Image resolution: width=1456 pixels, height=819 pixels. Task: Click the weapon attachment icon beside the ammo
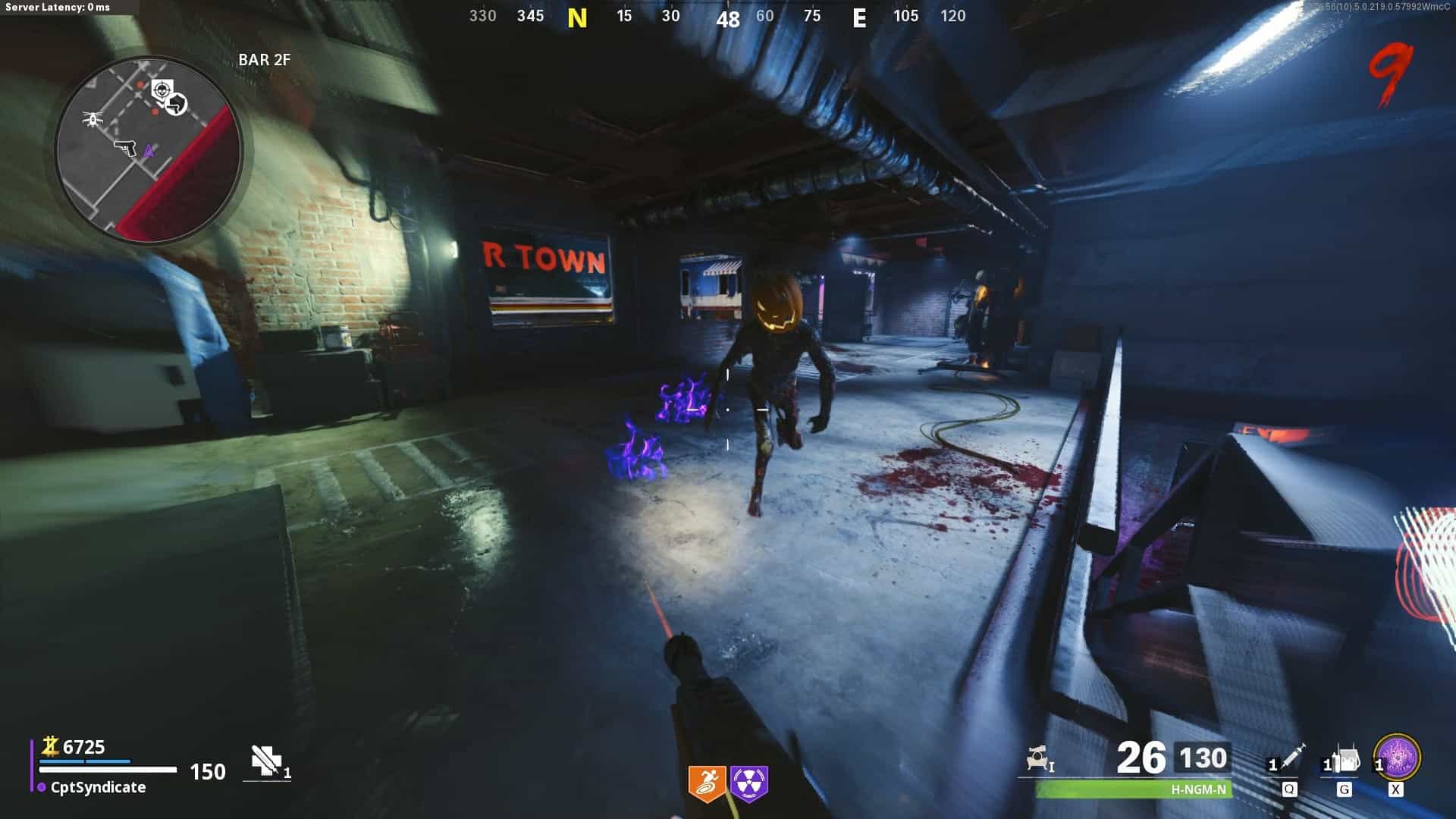(x=1039, y=759)
